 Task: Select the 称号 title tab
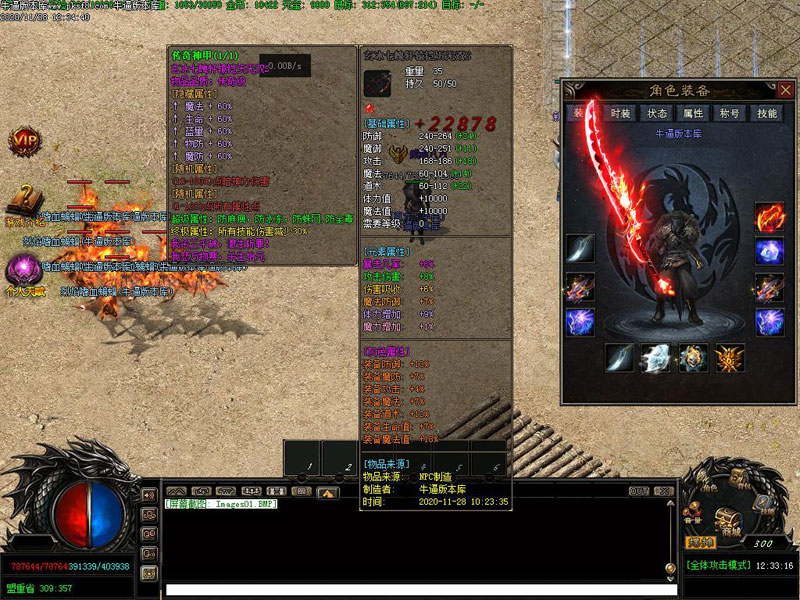[x=730, y=114]
